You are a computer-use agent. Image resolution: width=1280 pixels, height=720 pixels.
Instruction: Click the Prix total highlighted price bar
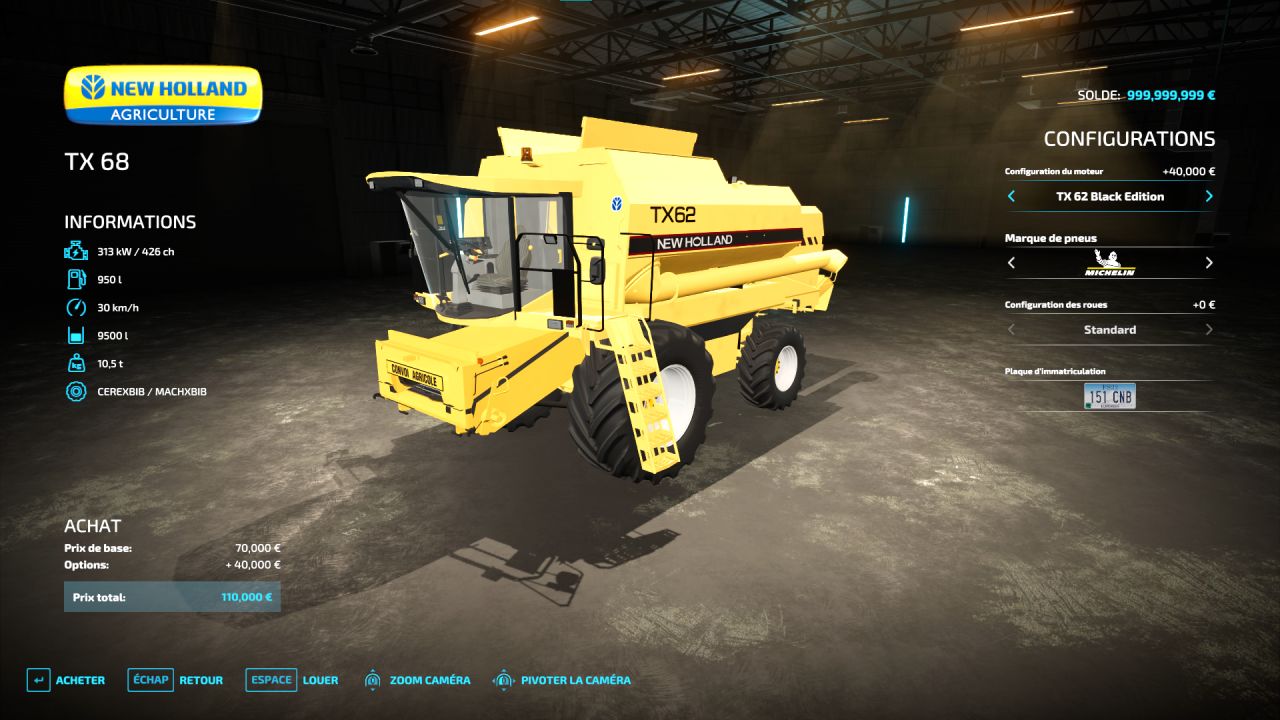[x=172, y=596]
